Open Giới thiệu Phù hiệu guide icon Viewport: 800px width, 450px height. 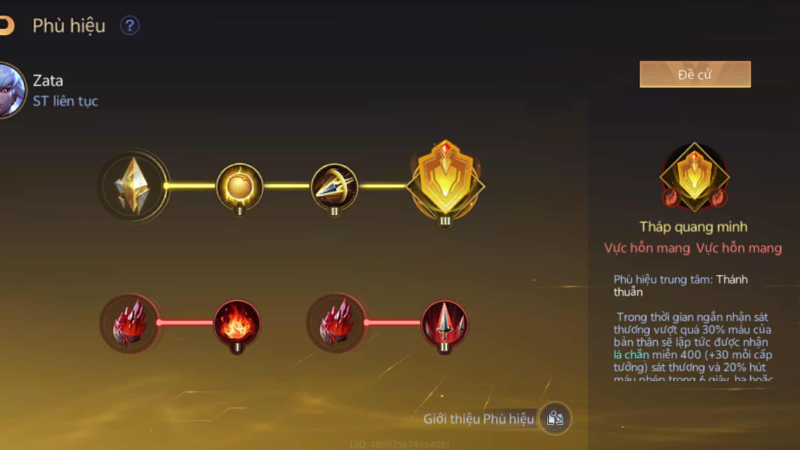click(555, 418)
